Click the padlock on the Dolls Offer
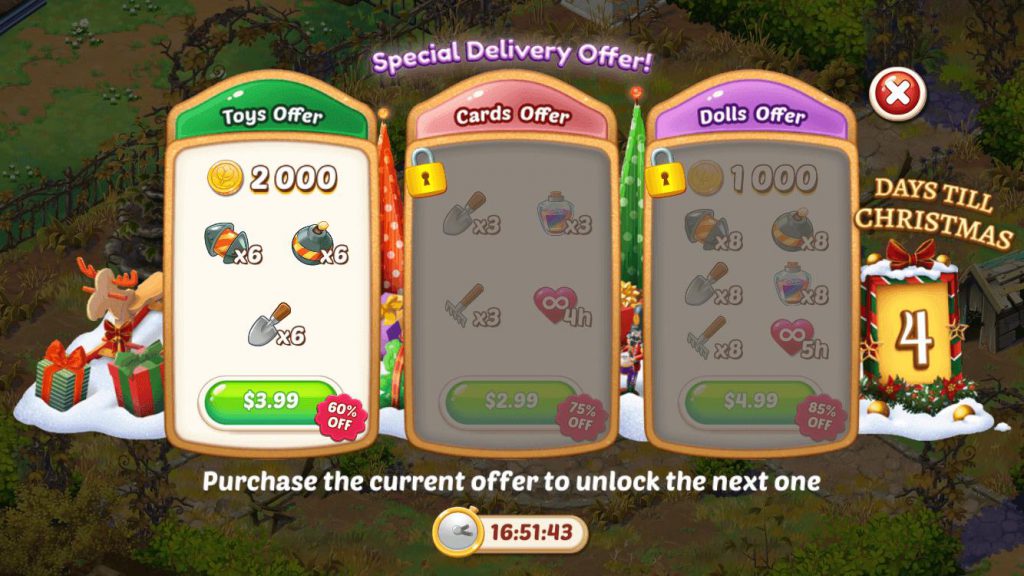 pyautogui.click(x=664, y=174)
